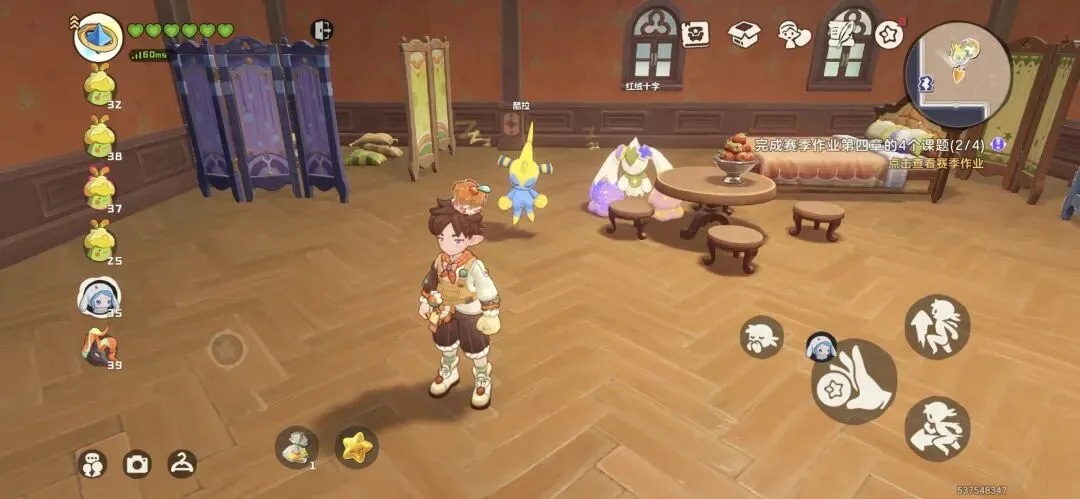Select the level 32 yellow pet
The height and width of the screenshot is (499, 1080).
tap(99, 84)
